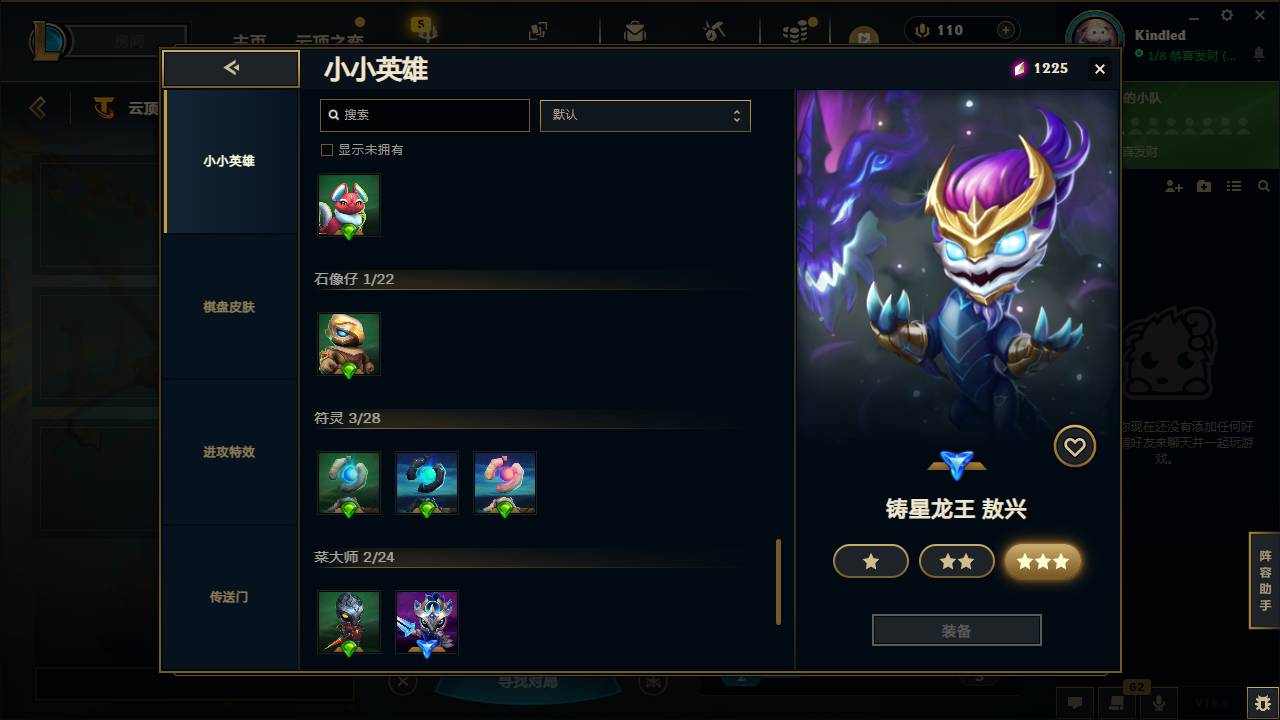
Task: Collapse the panel with the left chevron
Action: coord(231,68)
